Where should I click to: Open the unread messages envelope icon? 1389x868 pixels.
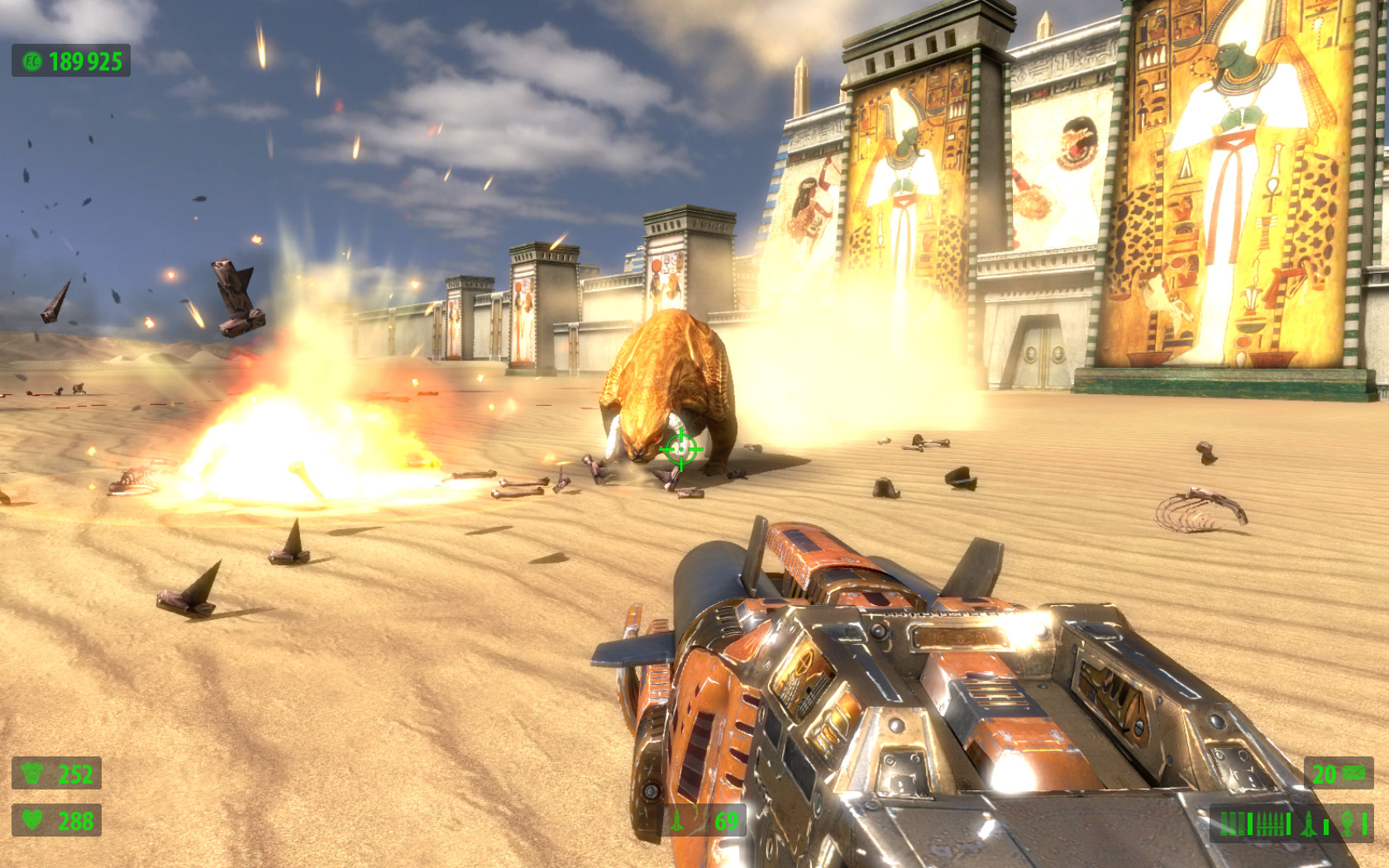point(1353,773)
